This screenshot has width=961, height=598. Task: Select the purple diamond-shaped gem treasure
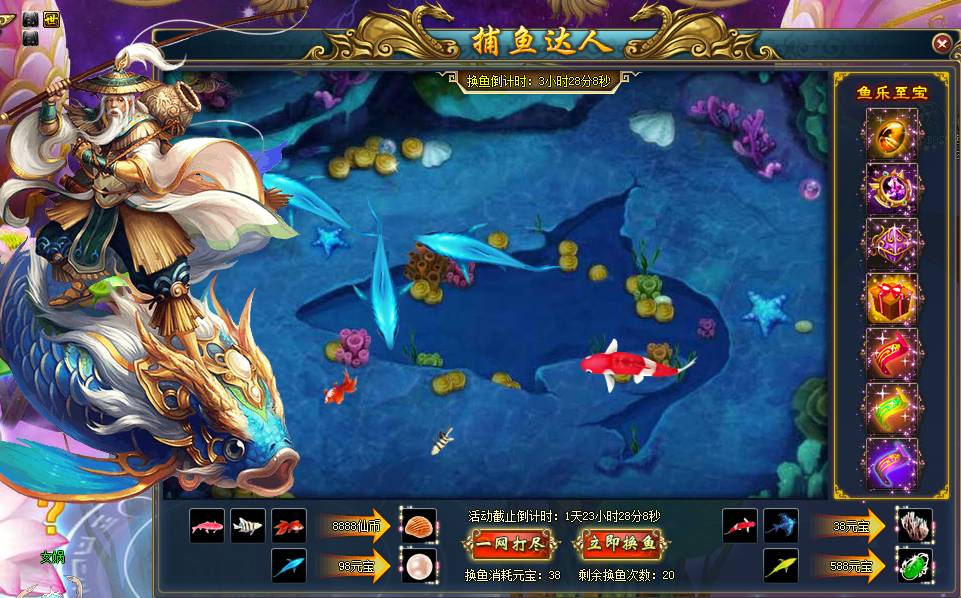tap(891, 244)
